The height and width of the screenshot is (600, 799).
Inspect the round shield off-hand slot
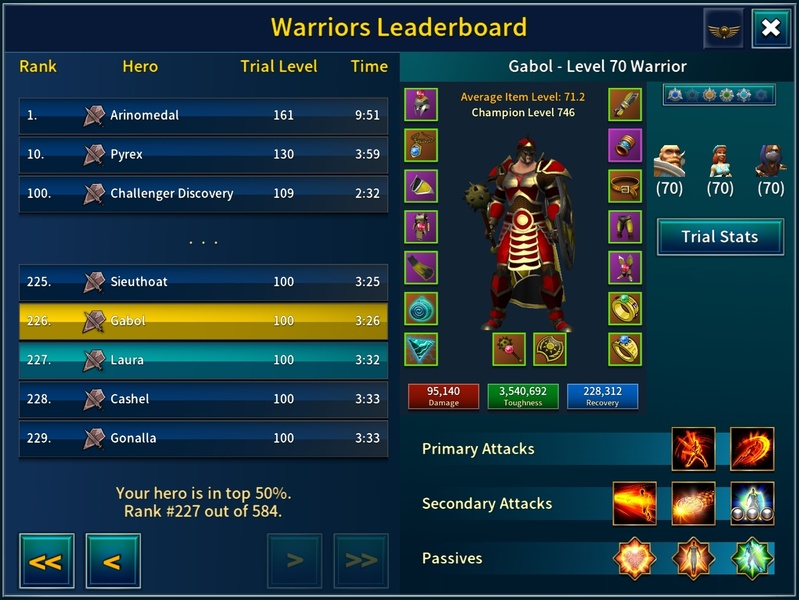tap(550, 349)
